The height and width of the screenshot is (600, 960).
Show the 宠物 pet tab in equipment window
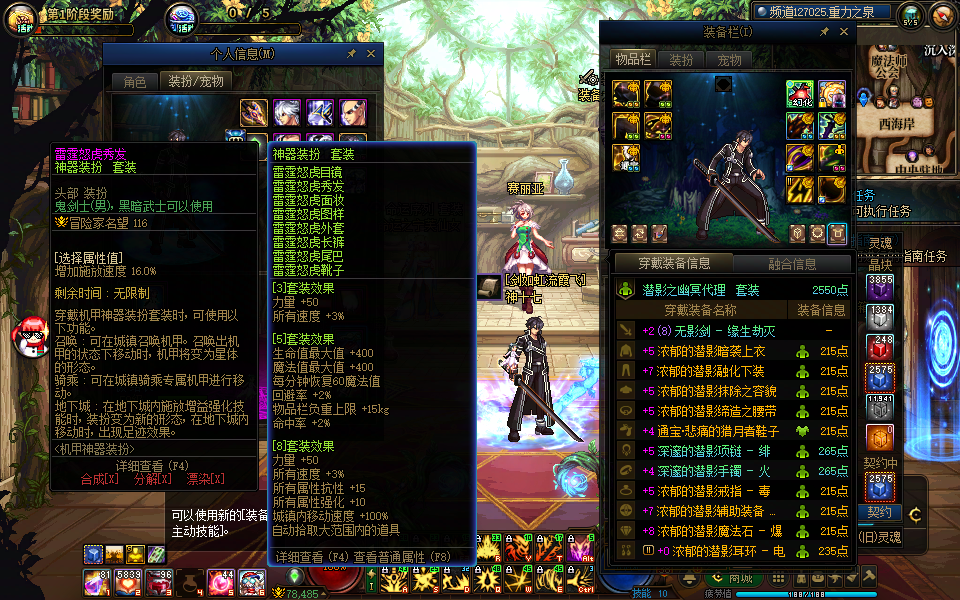(x=729, y=60)
